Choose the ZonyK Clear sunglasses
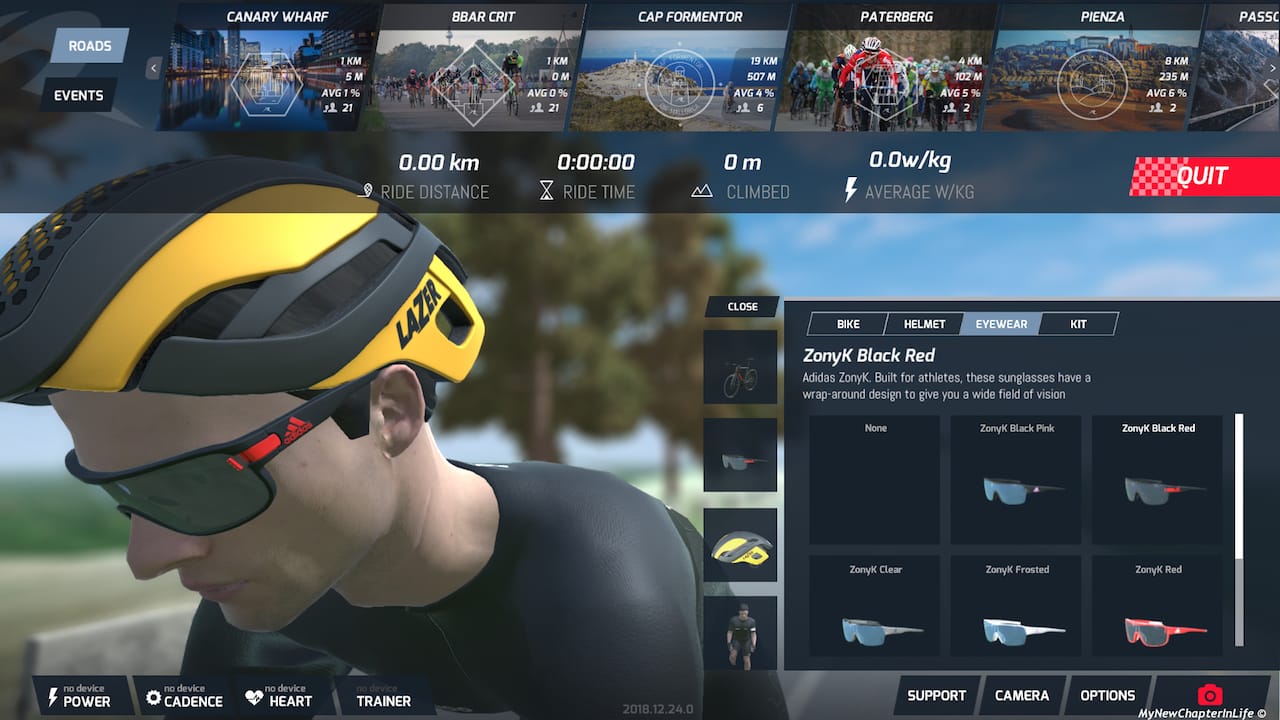Screen dimensions: 1280x720 (875, 614)
